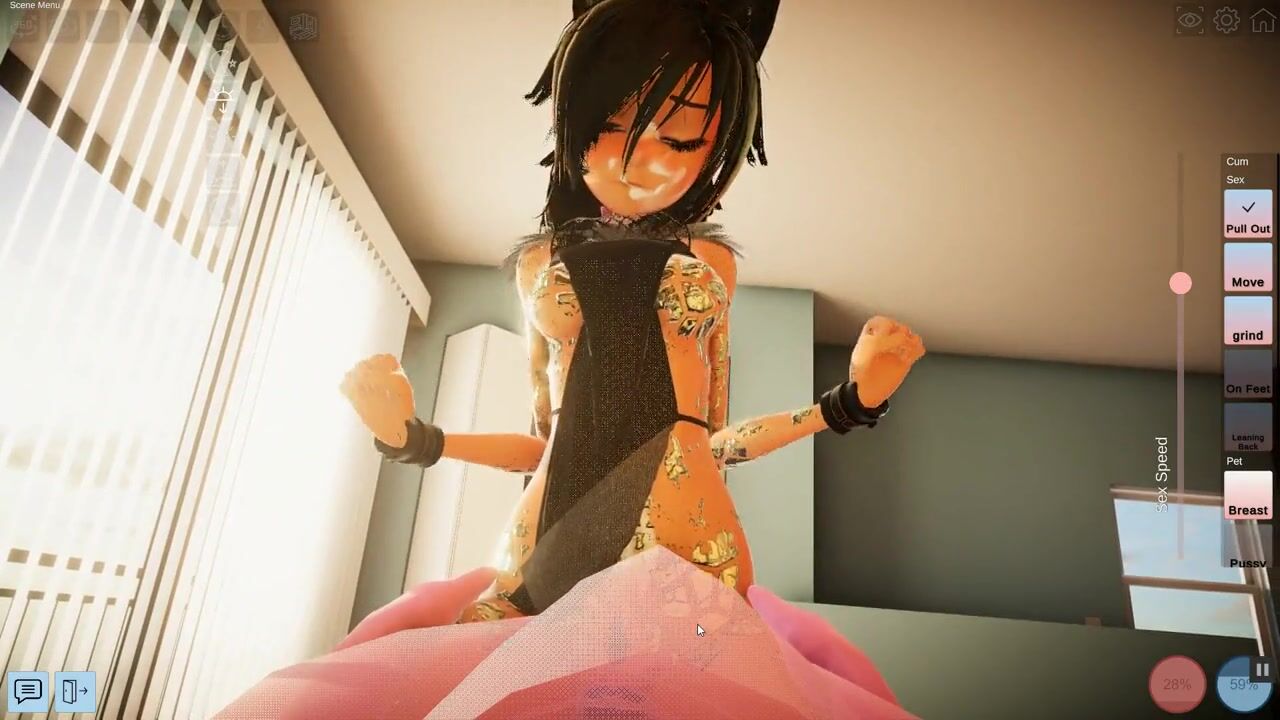Choose the grind action button

1248,321
